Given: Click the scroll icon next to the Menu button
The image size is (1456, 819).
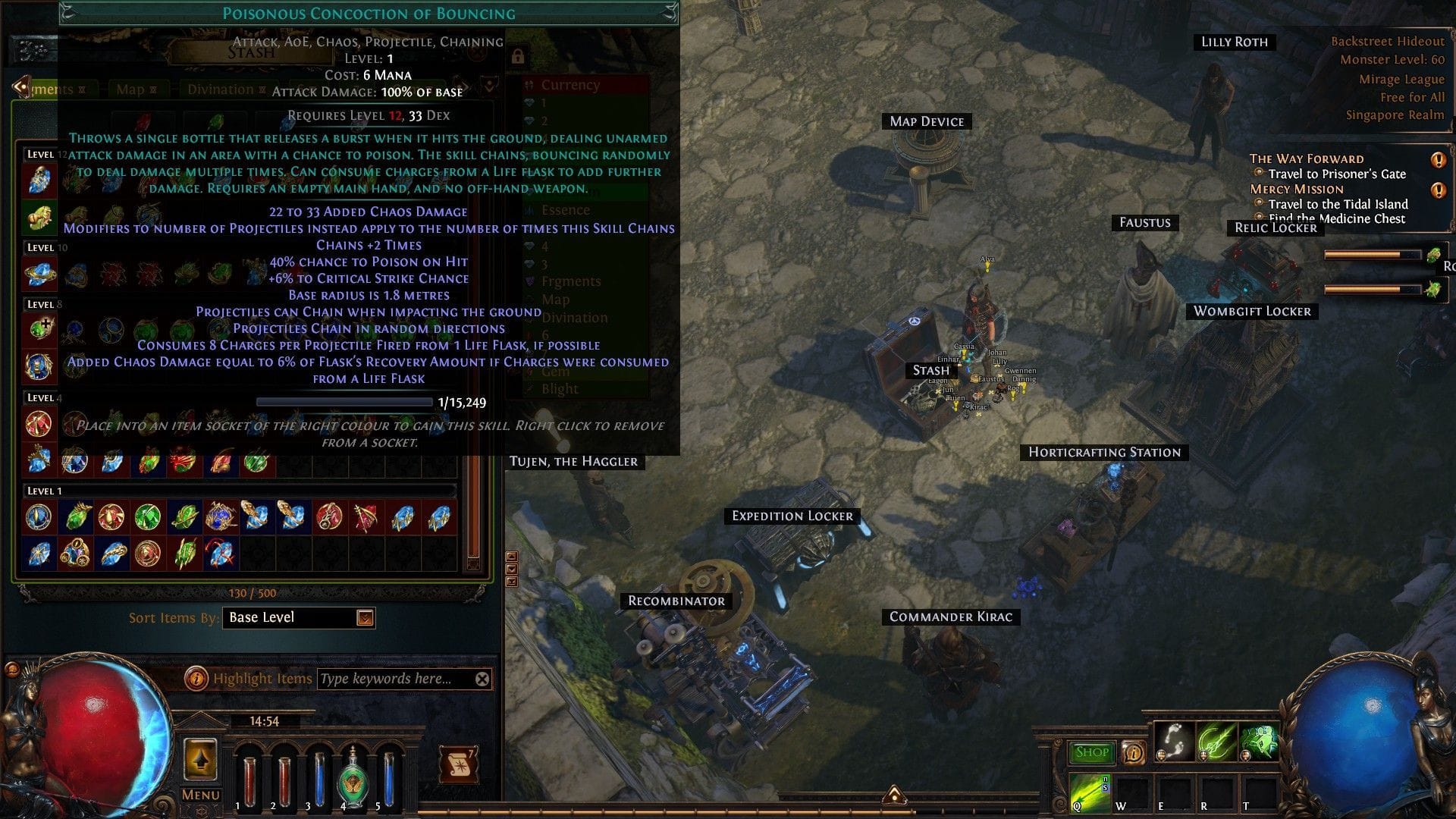Looking at the screenshot, I should [x=460, y=766].
